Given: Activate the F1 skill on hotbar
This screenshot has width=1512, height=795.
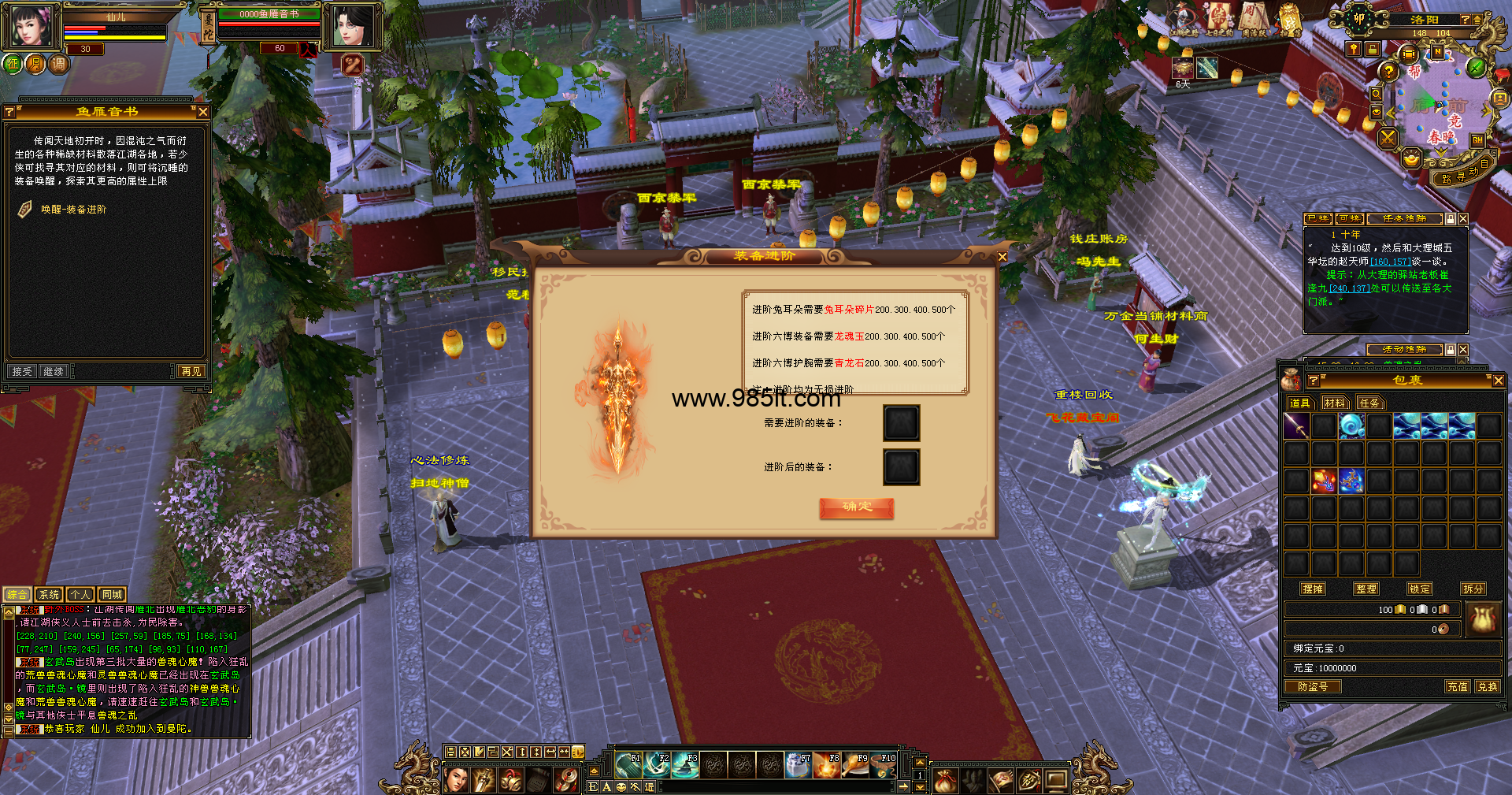Looking at the screenshot, I should click(629, 764).
